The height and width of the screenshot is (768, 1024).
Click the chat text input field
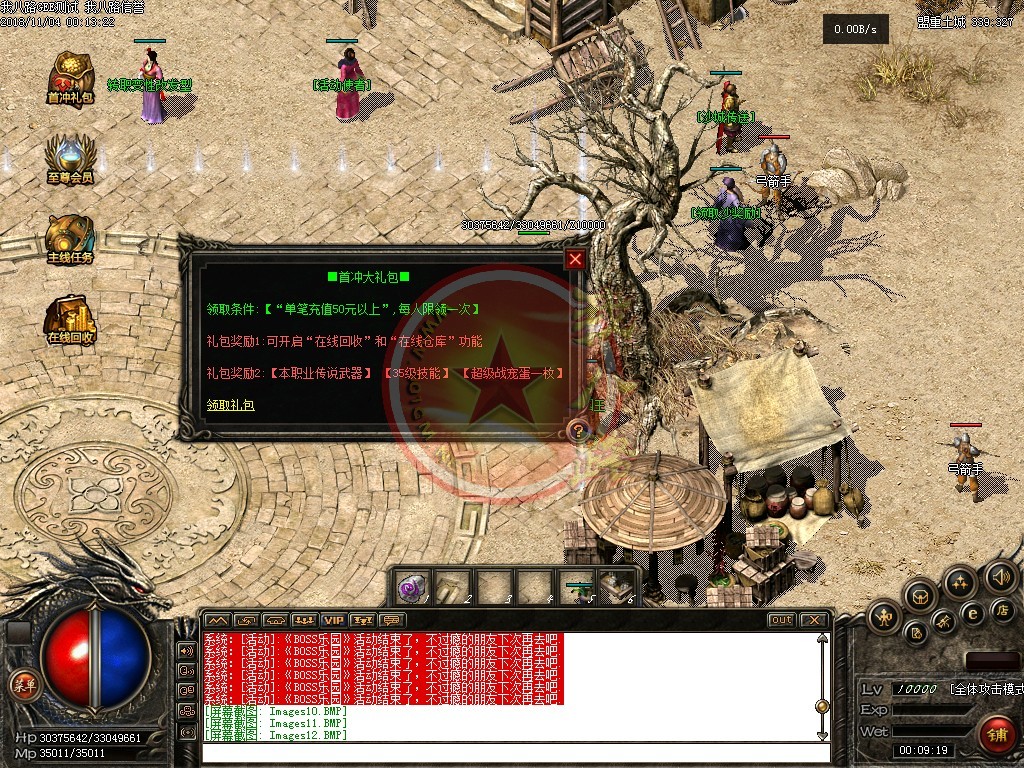click(x=510, y=752)
